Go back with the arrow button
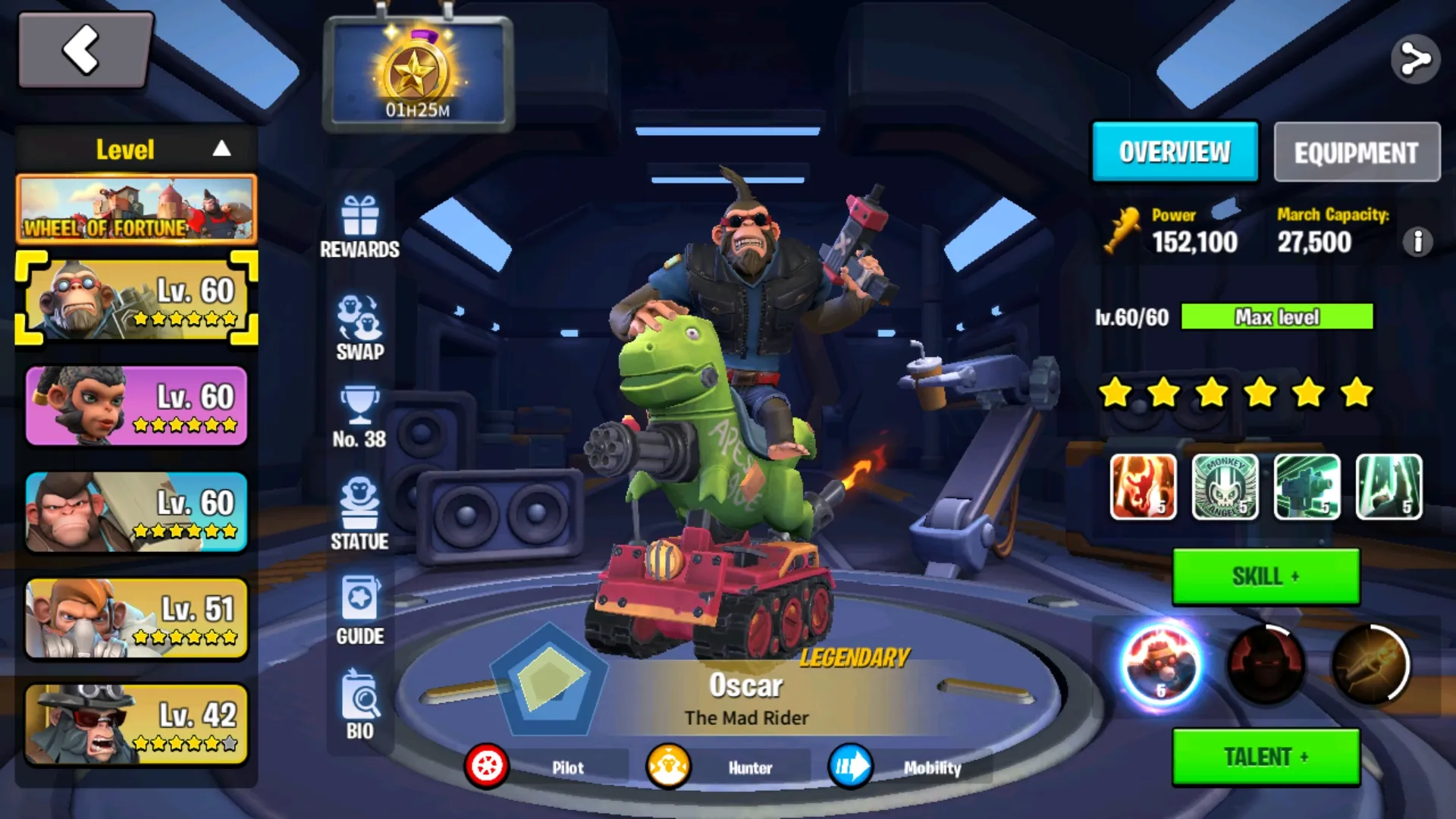 point(85,50)
